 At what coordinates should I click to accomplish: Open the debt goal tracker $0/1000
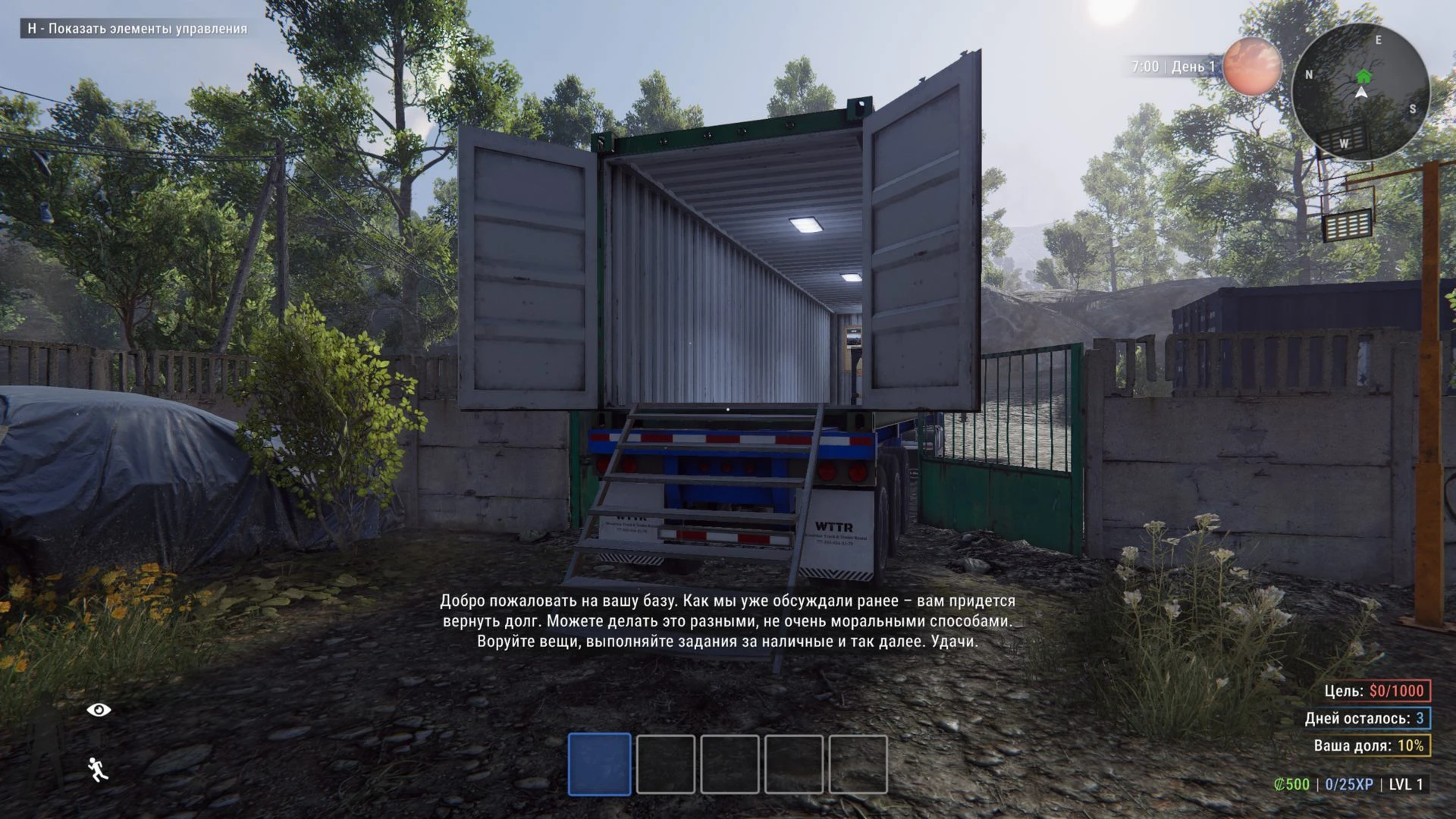click(x=1376, y=691)
